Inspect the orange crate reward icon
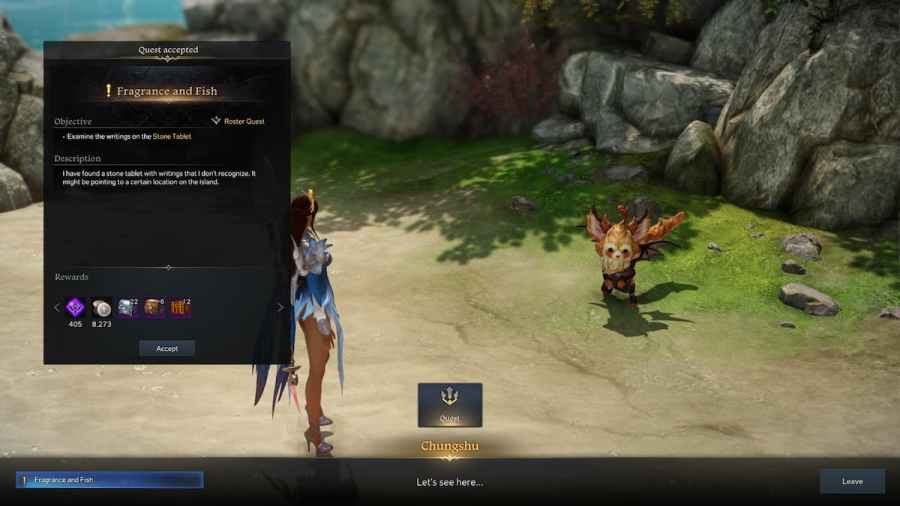 click(180, 307)
